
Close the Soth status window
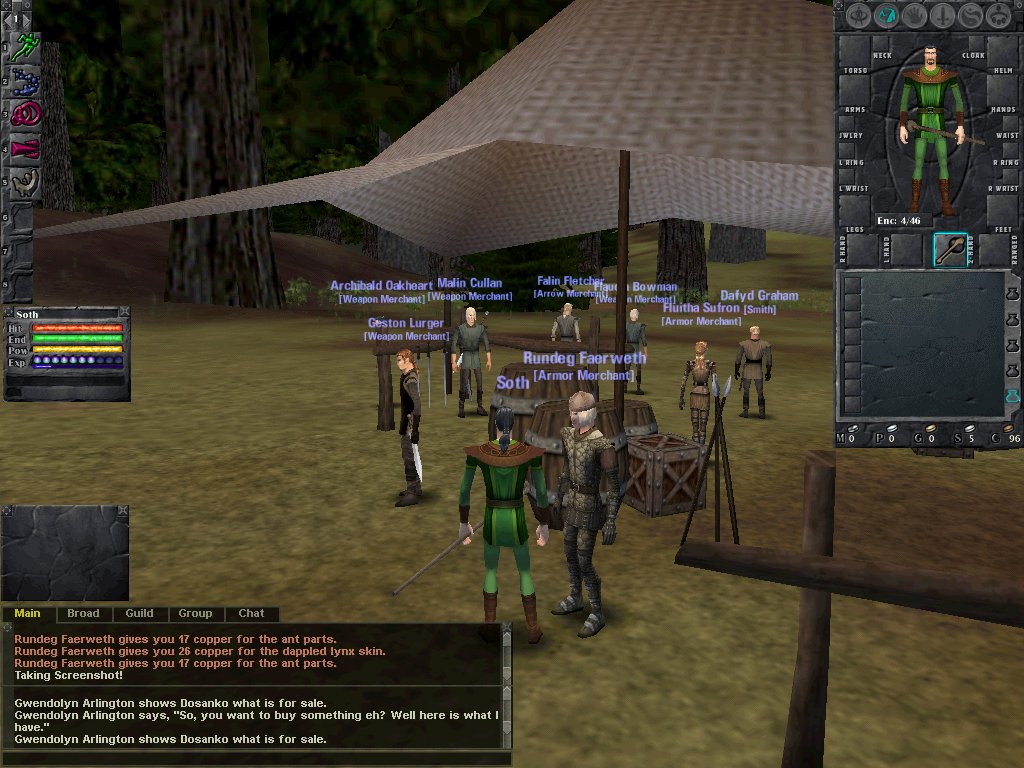(x=124, y=312)
